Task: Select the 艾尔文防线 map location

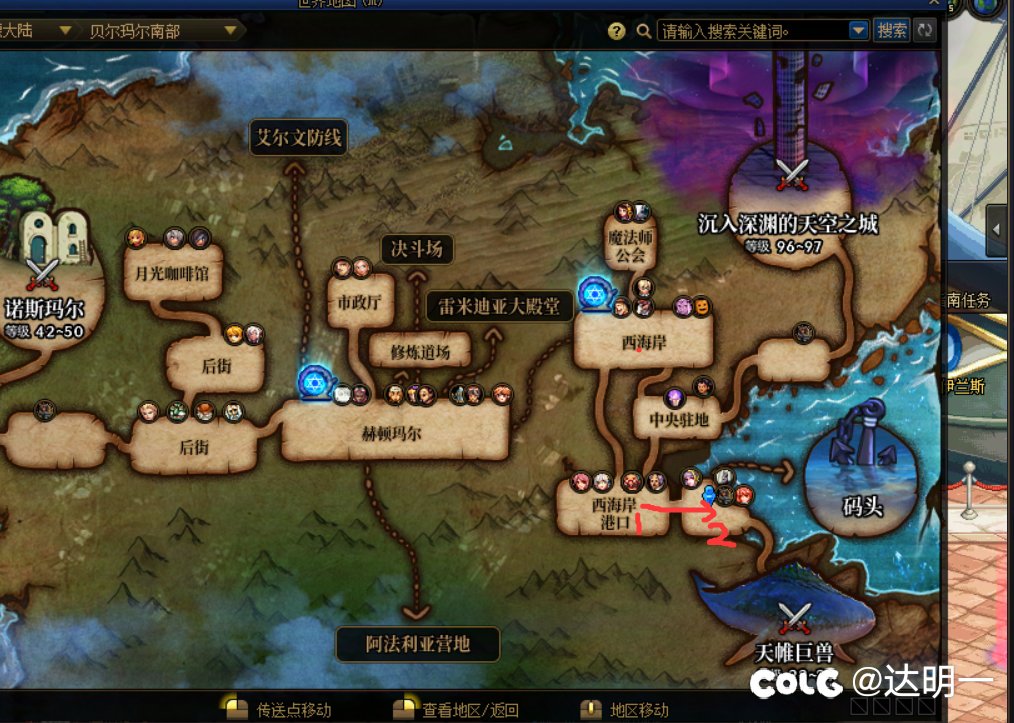Action: [x=298, y=139]
